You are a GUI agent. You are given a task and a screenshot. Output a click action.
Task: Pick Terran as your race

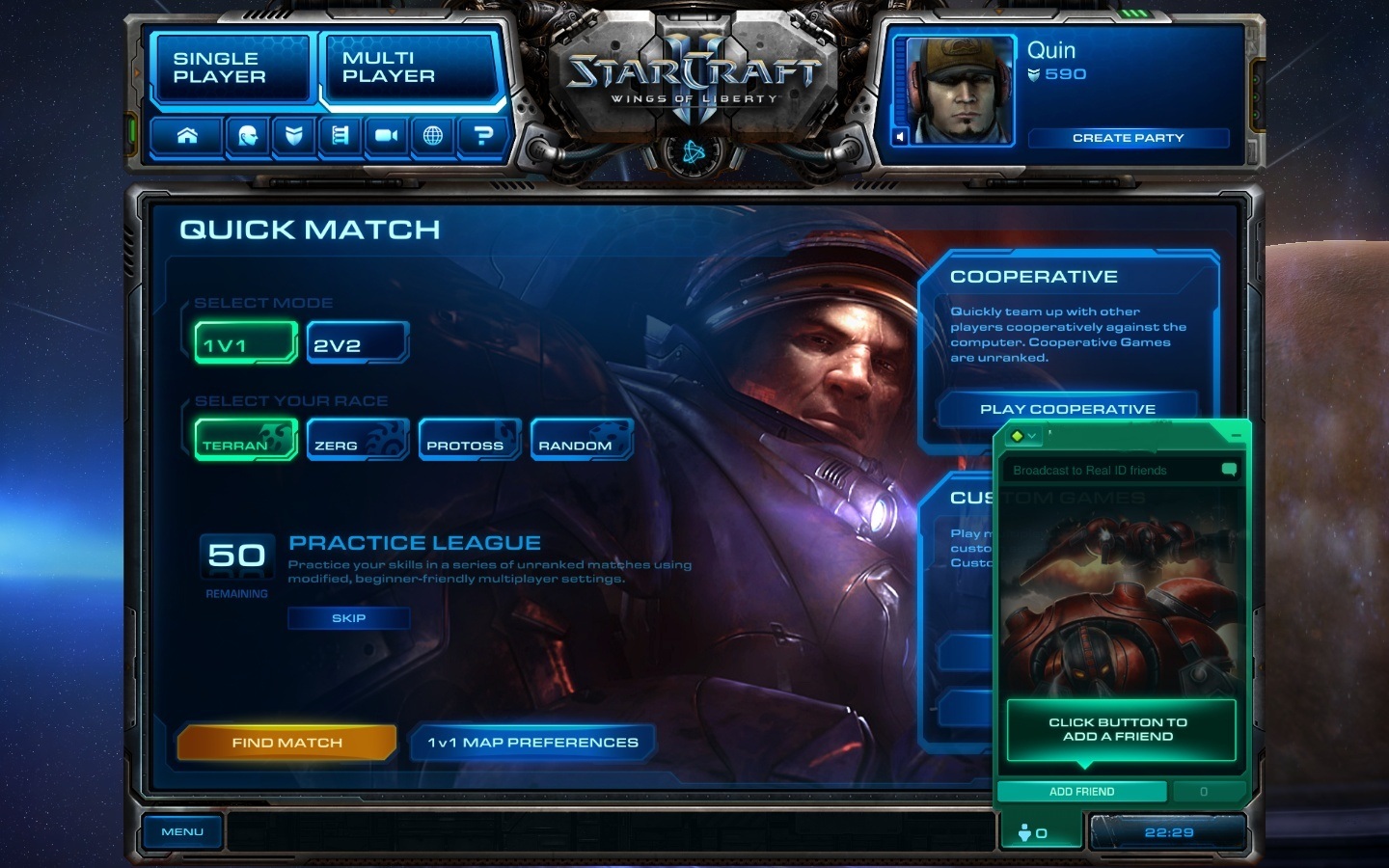(x=245, y=441)
